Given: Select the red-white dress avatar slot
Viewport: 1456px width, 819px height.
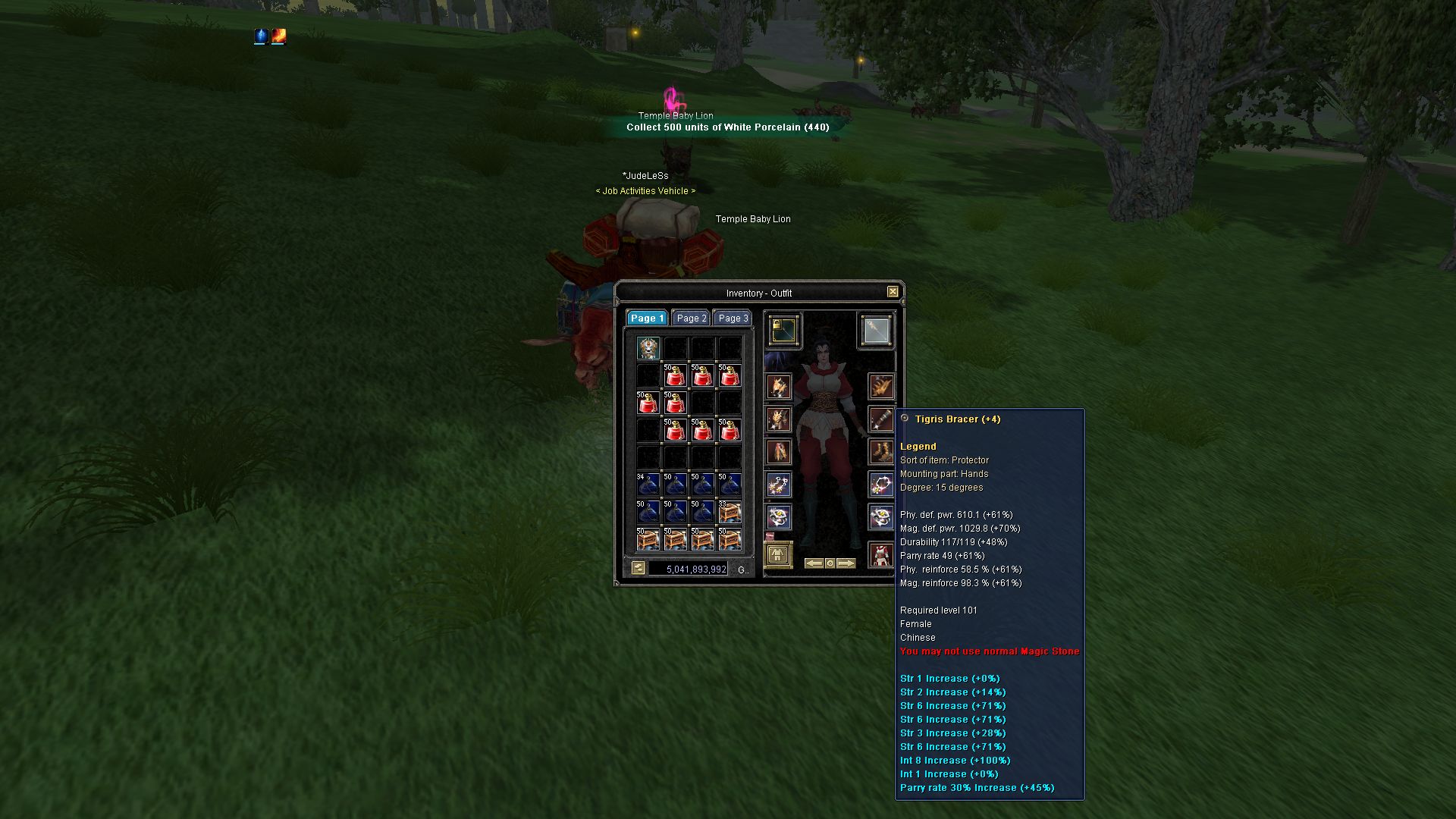Looking at the screenshot, I should tap(880, 555).
